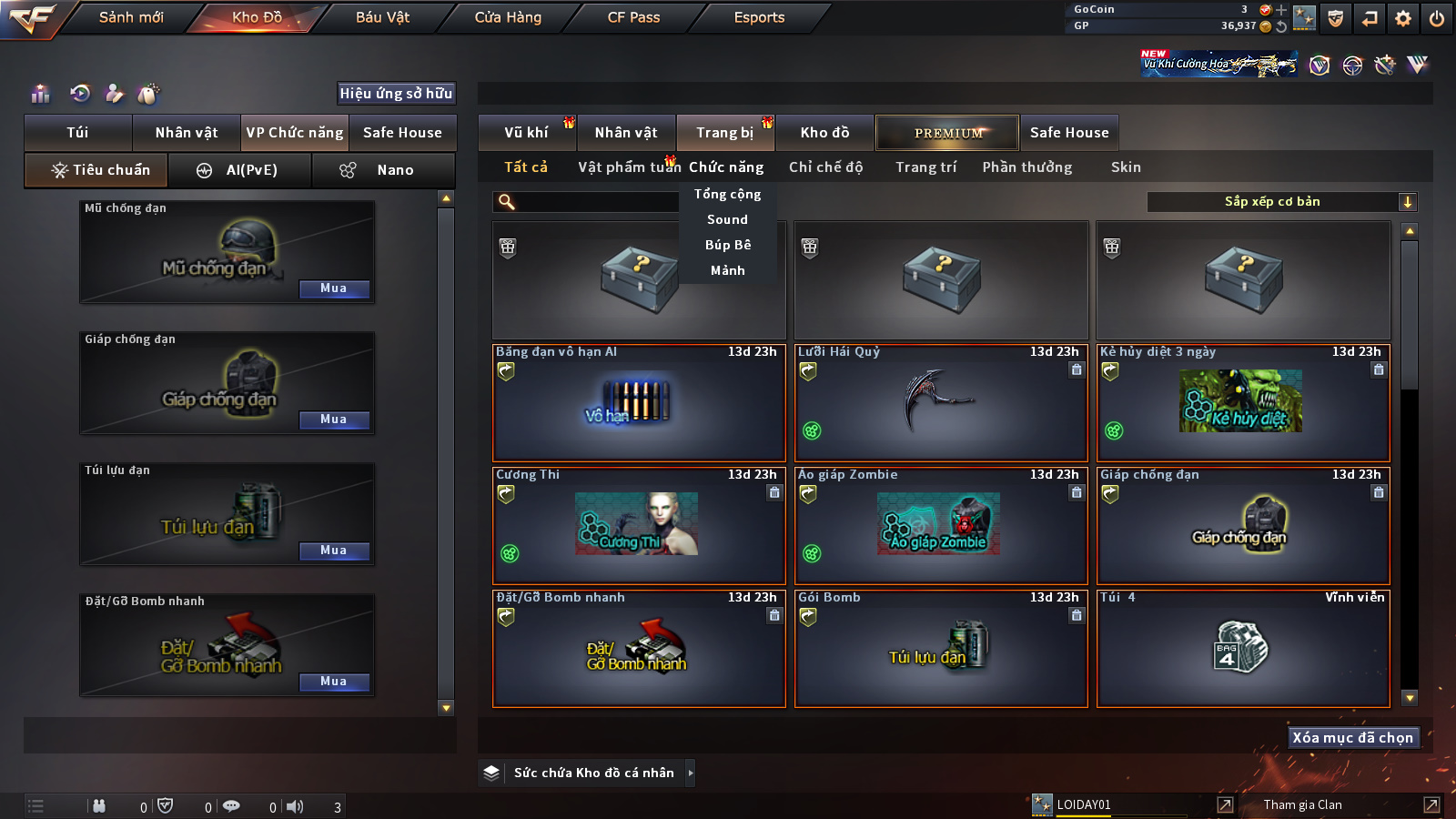The image size is (1456, 819).
Task: Open the Vũ khí inventory tab
Action: 527,133
